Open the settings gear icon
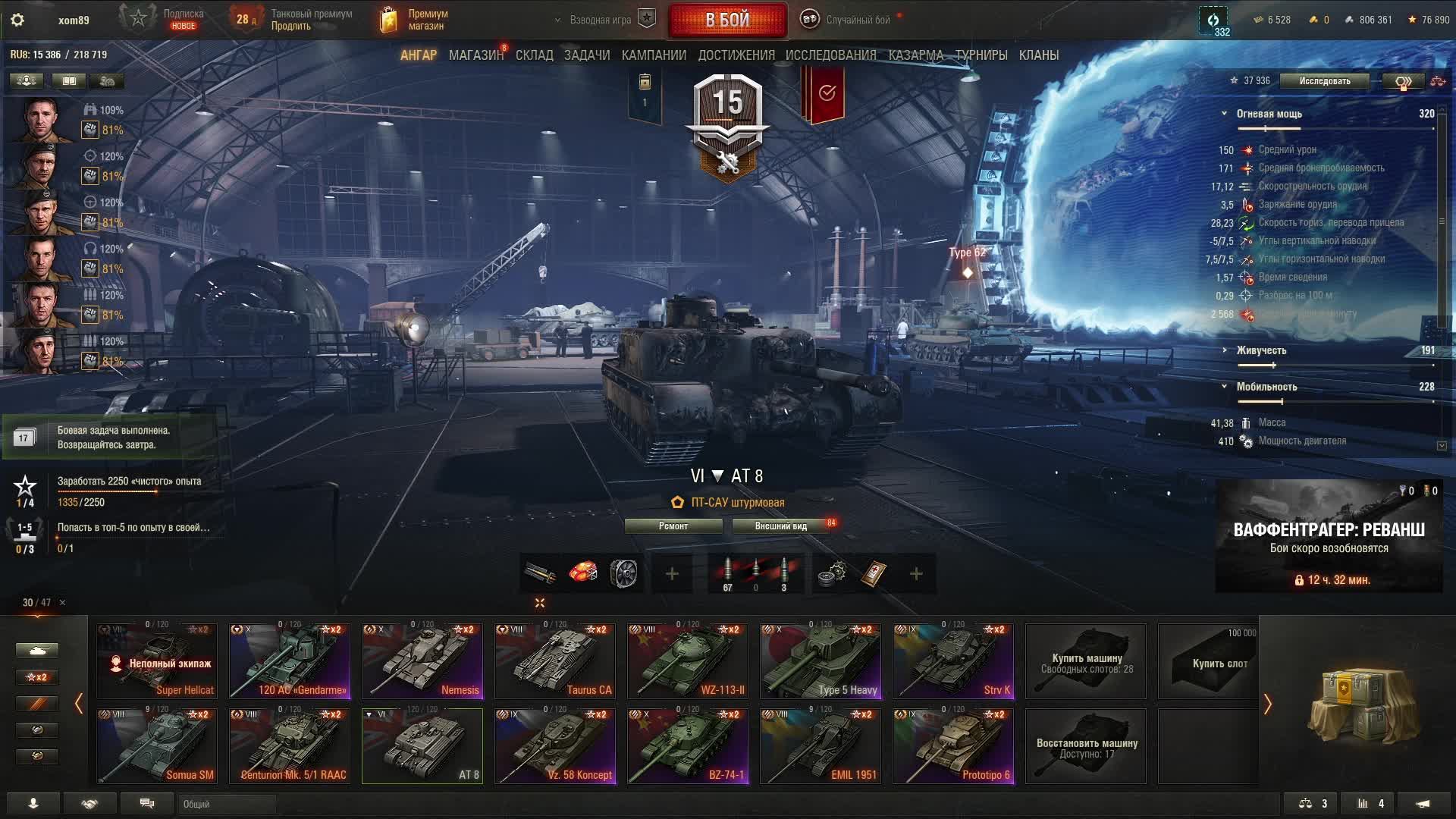Screen dimensions: 1456x819 pos(17,20)
